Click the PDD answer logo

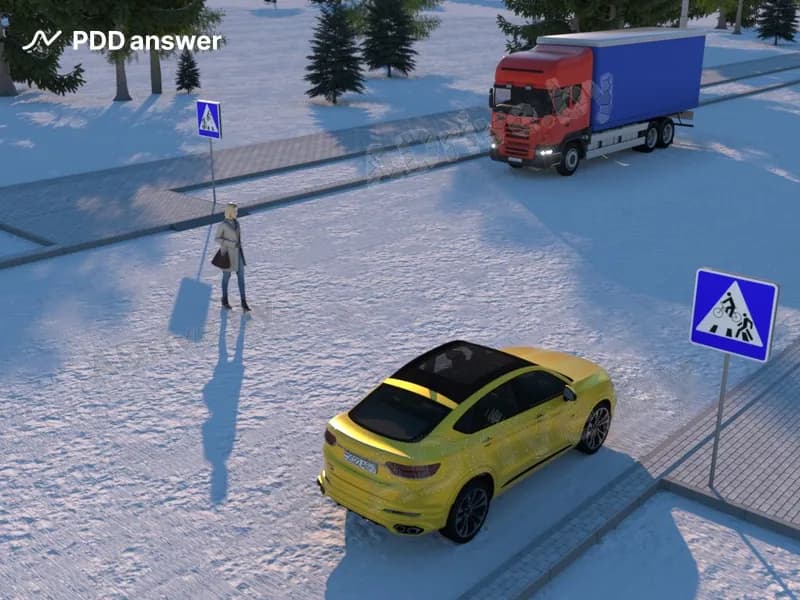click(122, 41)
